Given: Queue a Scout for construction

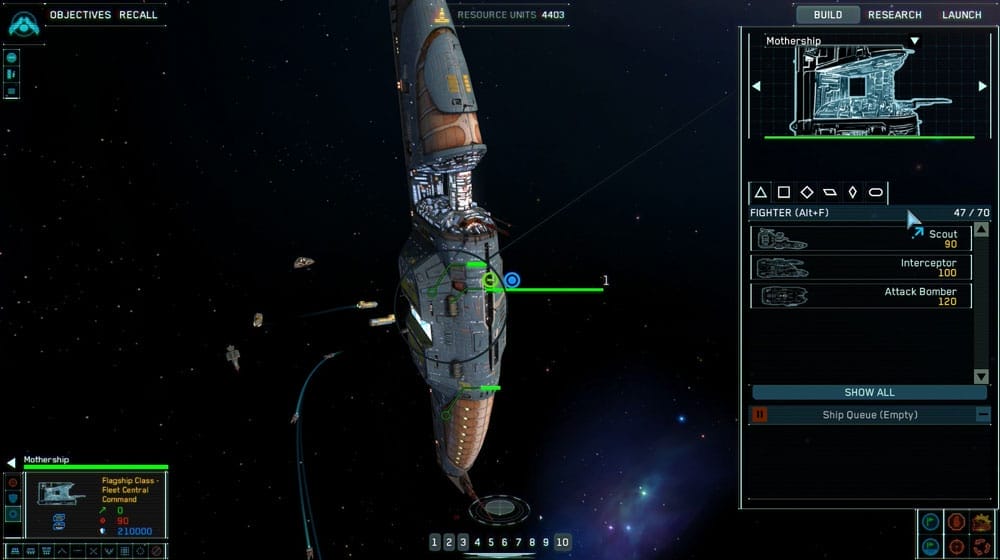Looking at the screenshot, I should coord(860,238).
